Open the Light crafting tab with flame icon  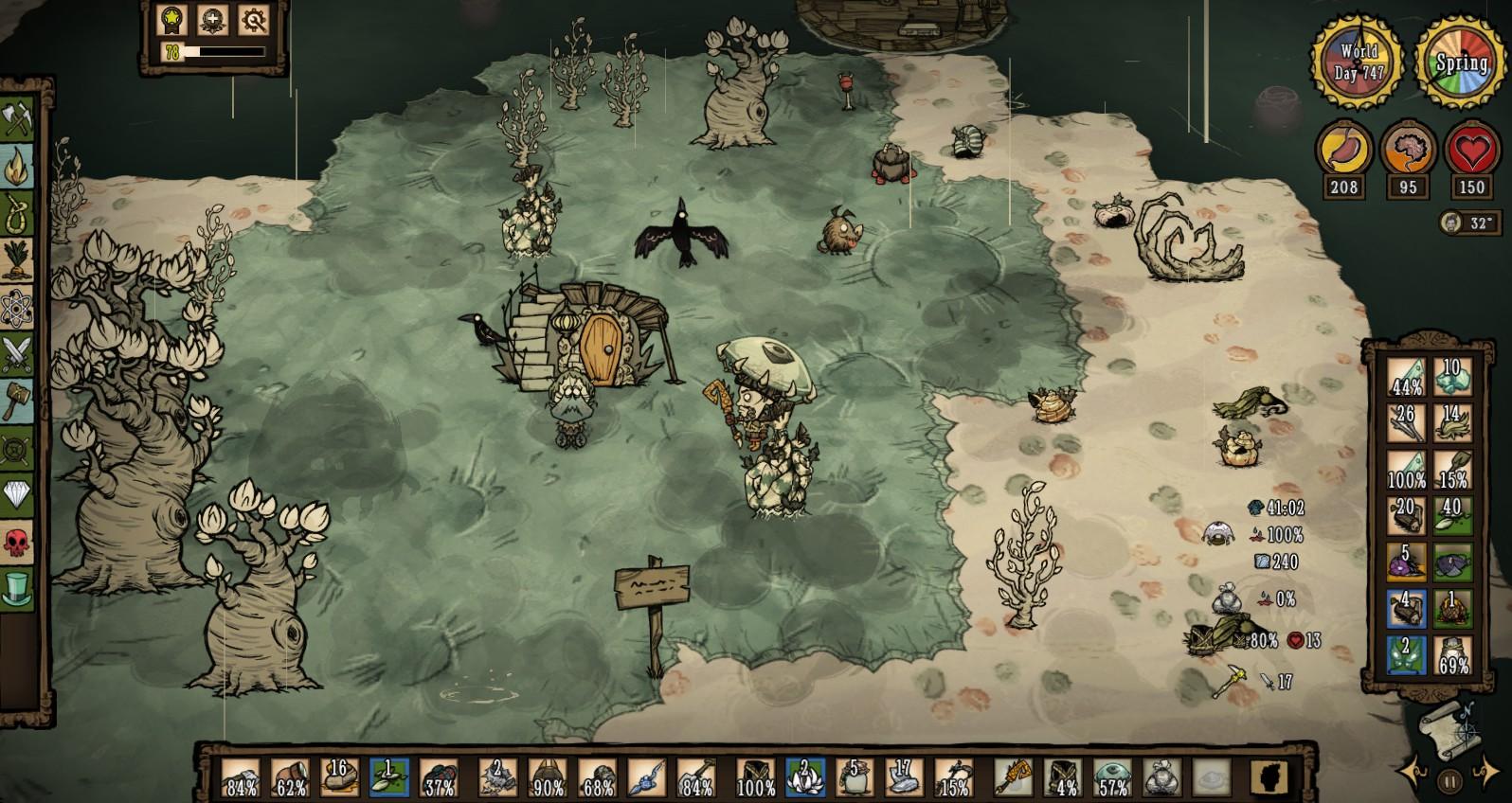[x=17, y=168]
